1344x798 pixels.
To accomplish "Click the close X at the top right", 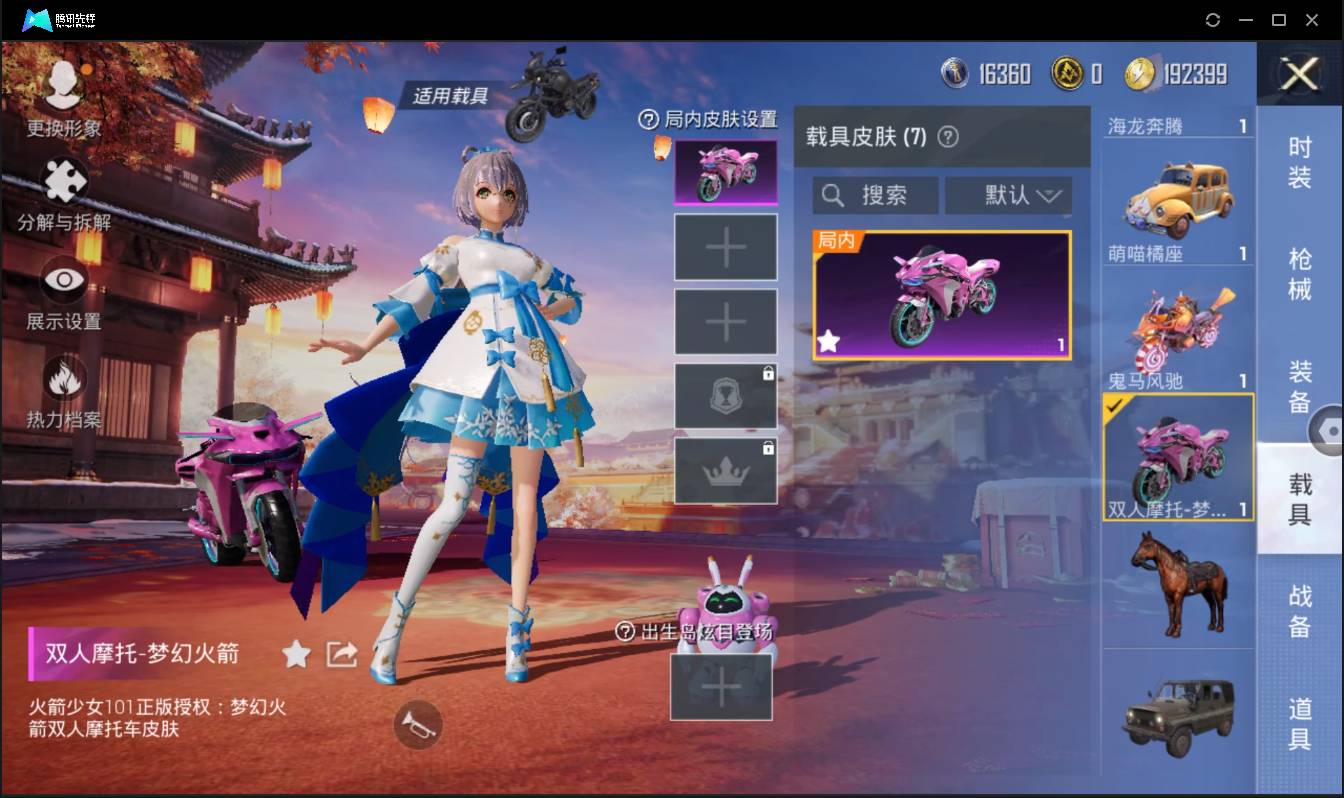I will point(1299,76).
